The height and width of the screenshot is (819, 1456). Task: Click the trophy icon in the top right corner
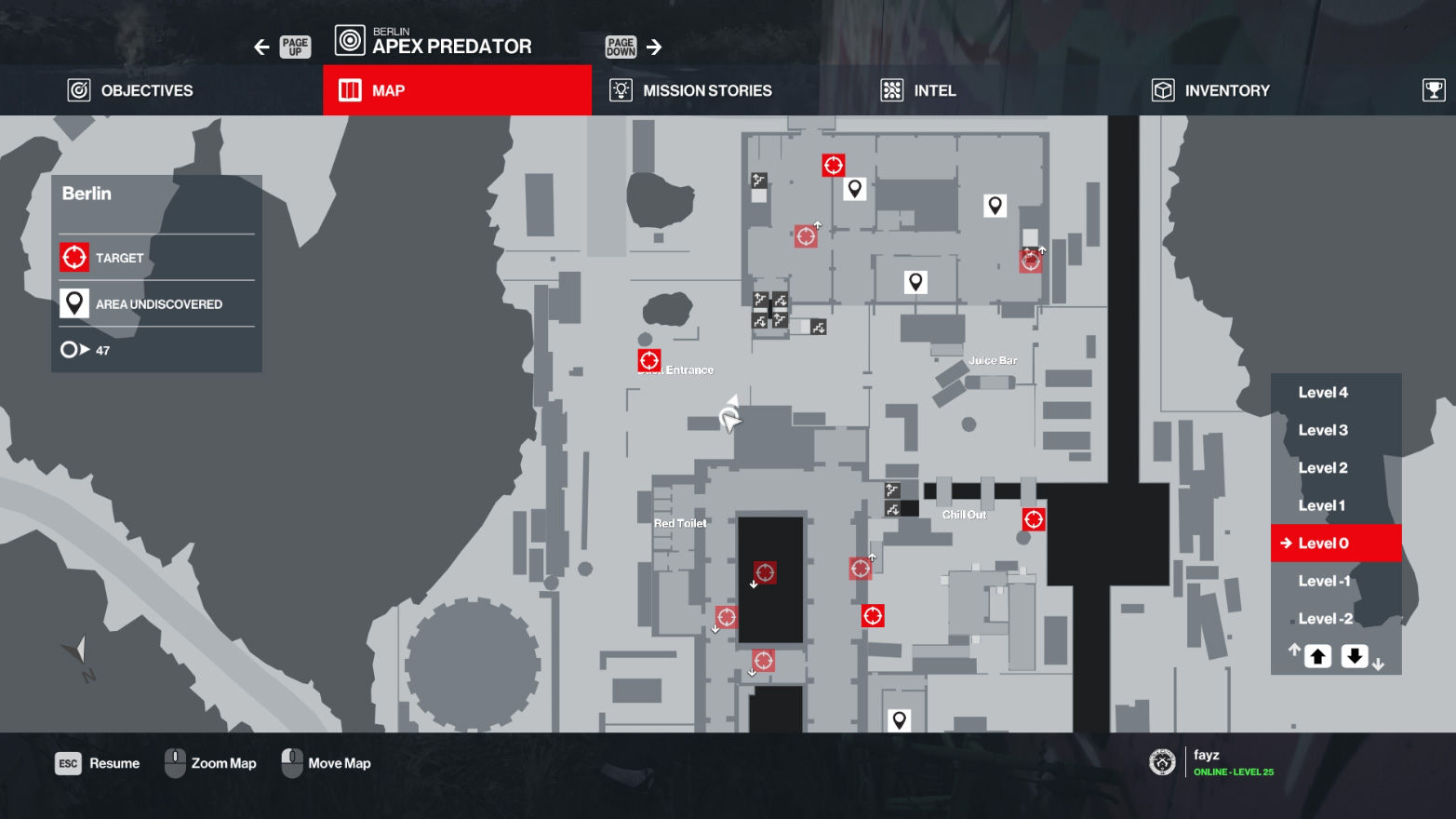(1434, 89)
